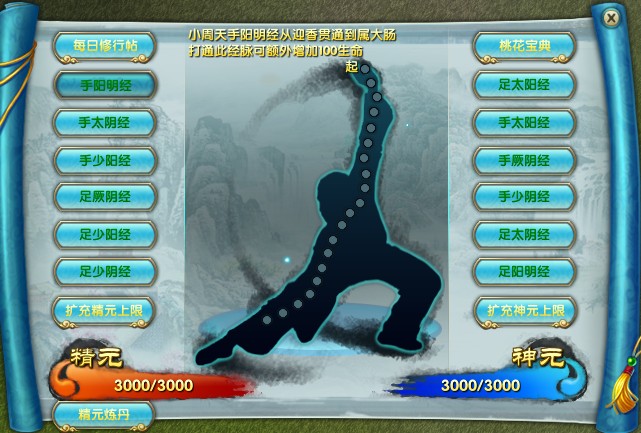Select the 足太阳经 meridian
This screenshot has width=641, height=433.
[524, 85]
